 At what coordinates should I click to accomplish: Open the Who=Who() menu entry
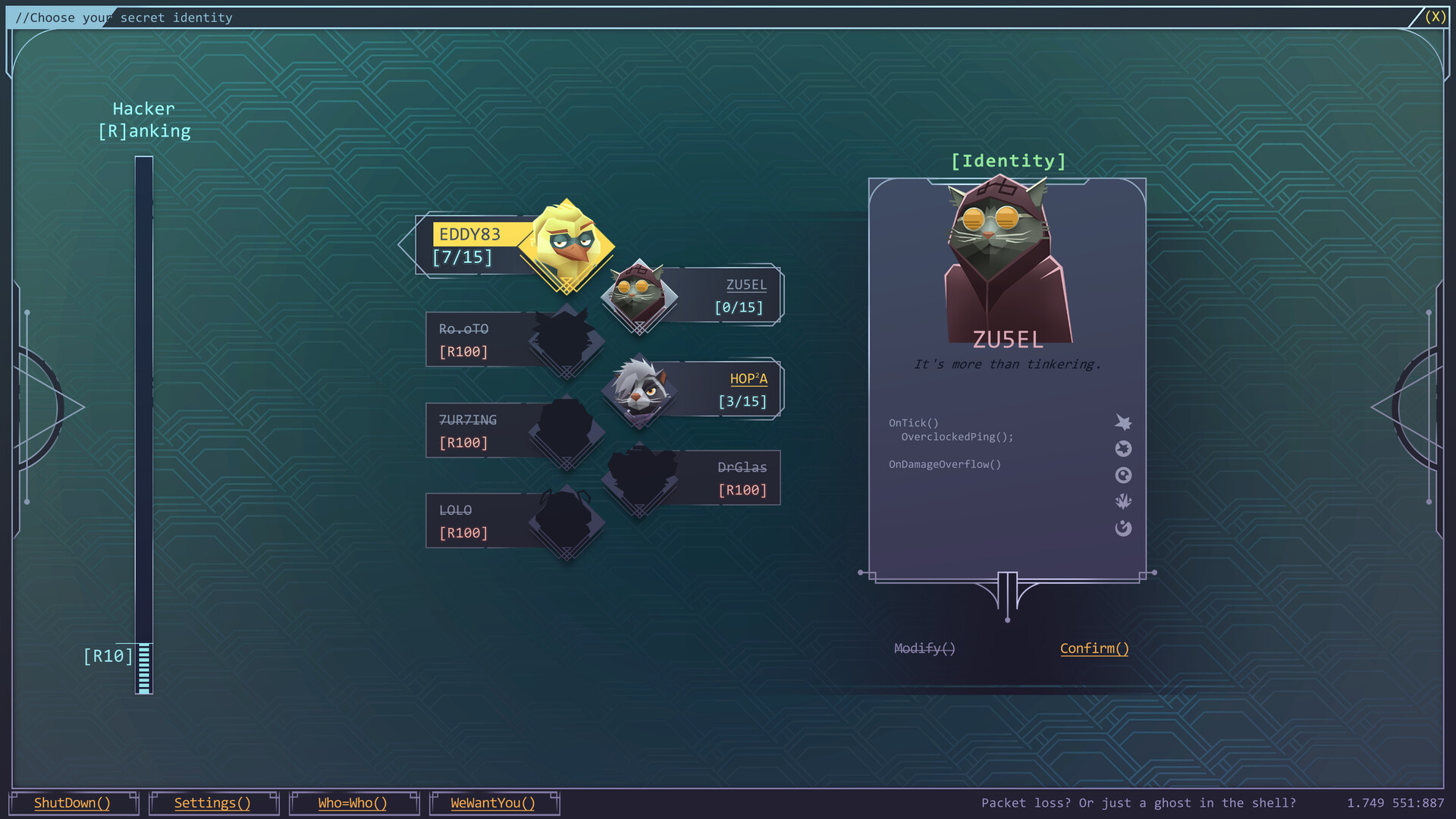pos(353,803)
